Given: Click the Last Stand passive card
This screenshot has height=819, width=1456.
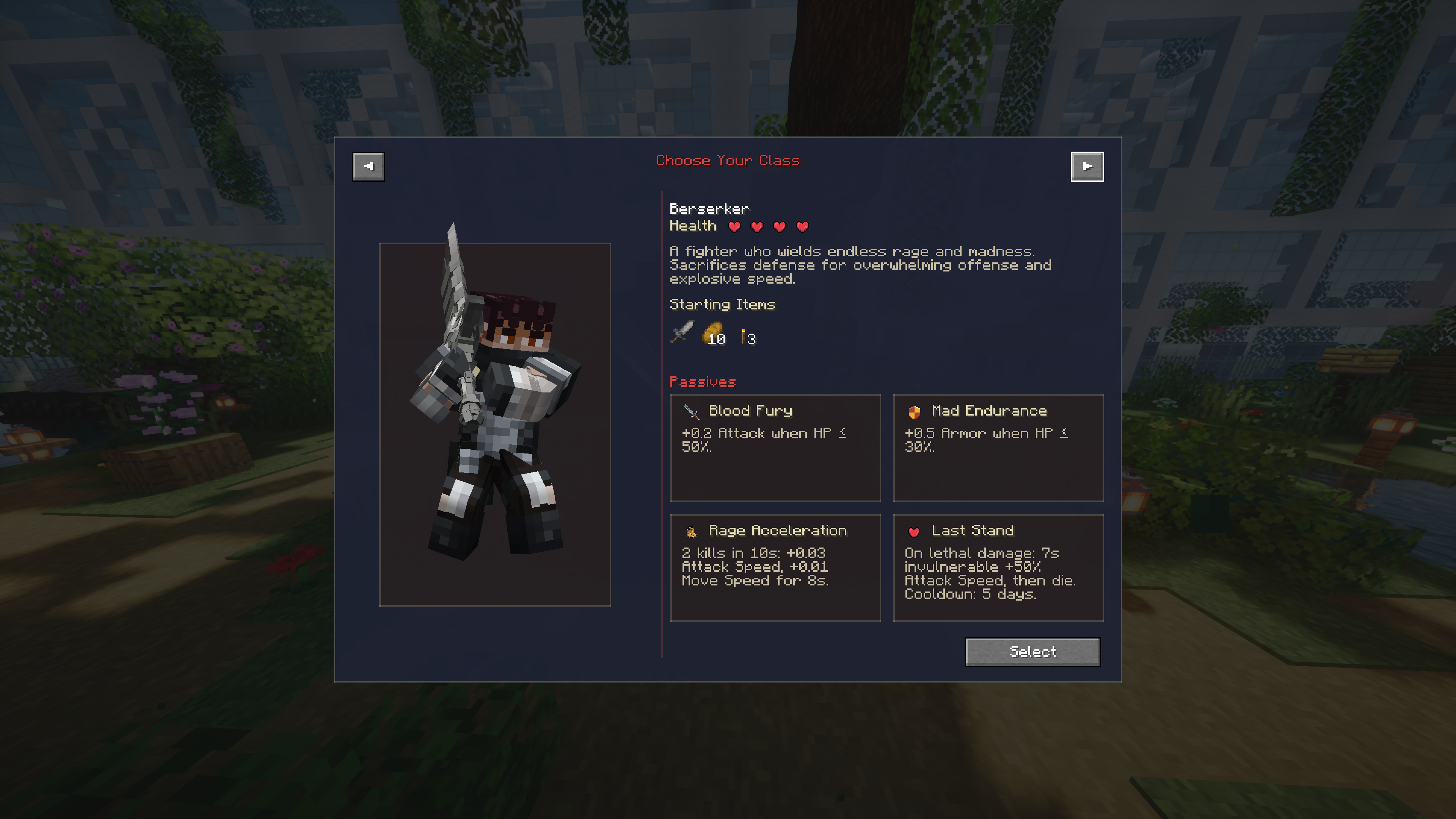Looking at the screenshot, I should coord(998,567).
